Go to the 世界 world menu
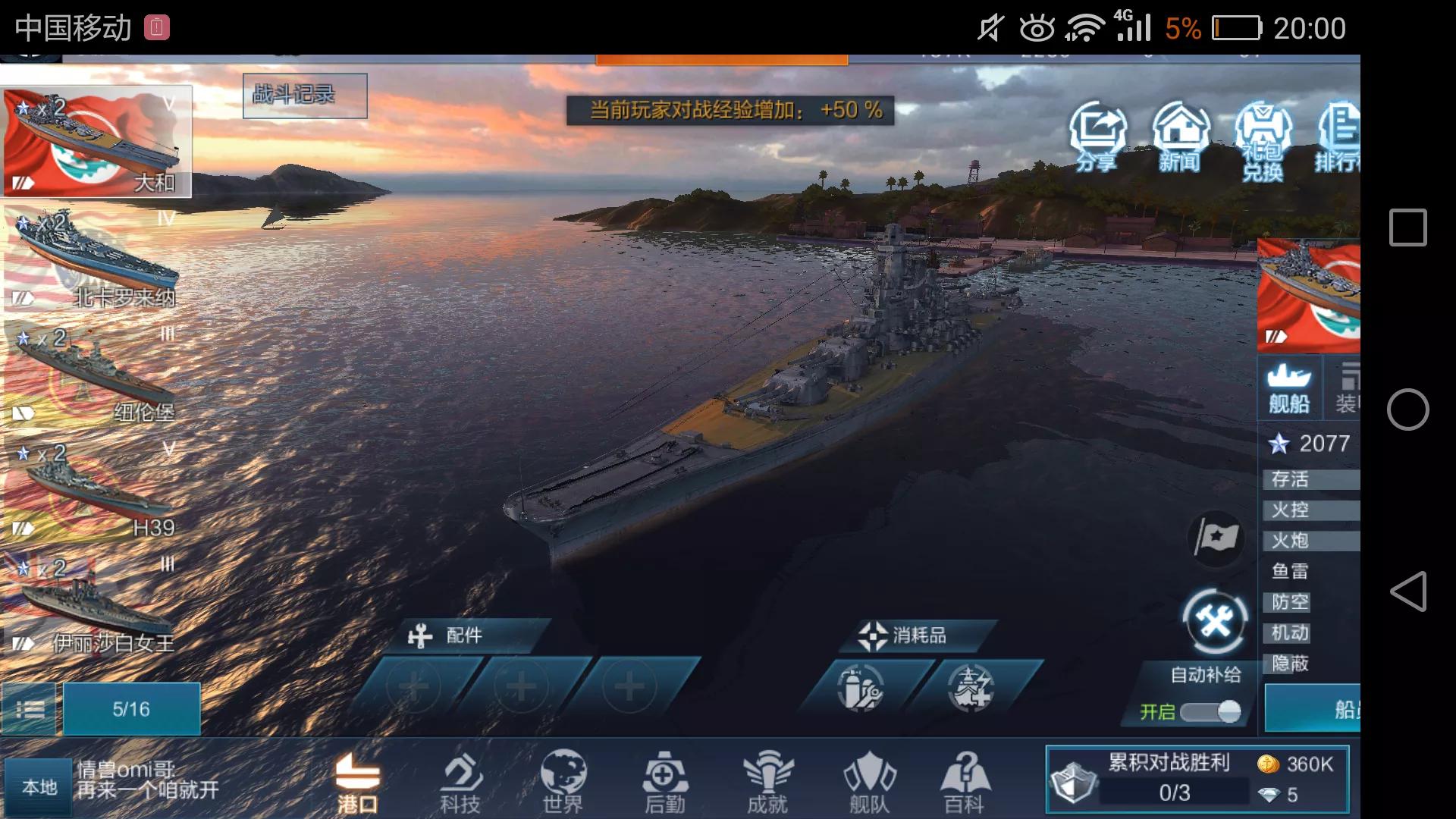The image size is (1456, 819). point(563,782)
